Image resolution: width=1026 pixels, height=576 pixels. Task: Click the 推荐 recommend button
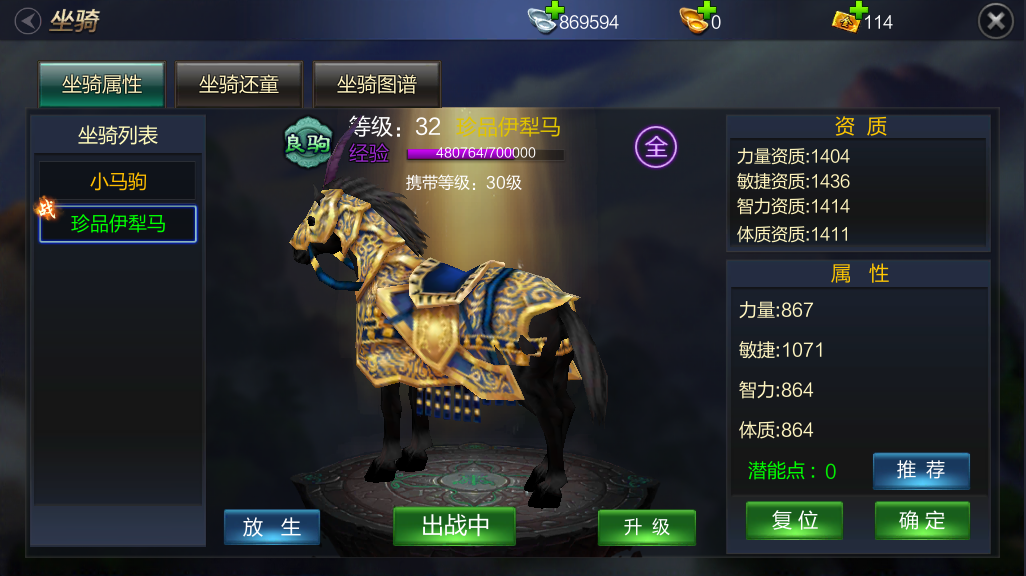pos(921,470)
